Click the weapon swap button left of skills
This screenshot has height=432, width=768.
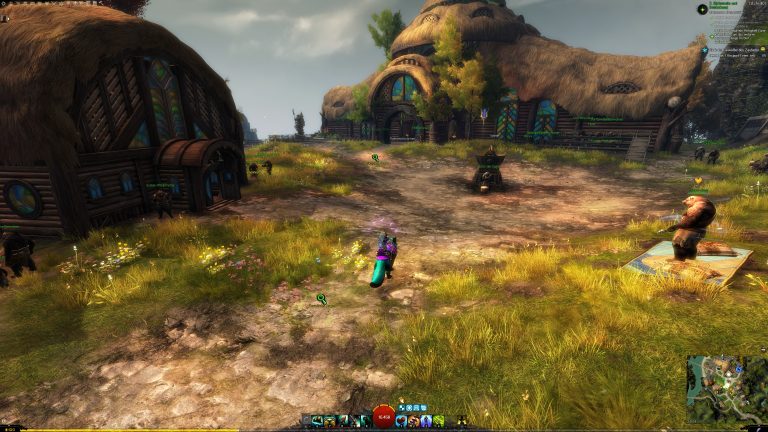tap(306, 421)
